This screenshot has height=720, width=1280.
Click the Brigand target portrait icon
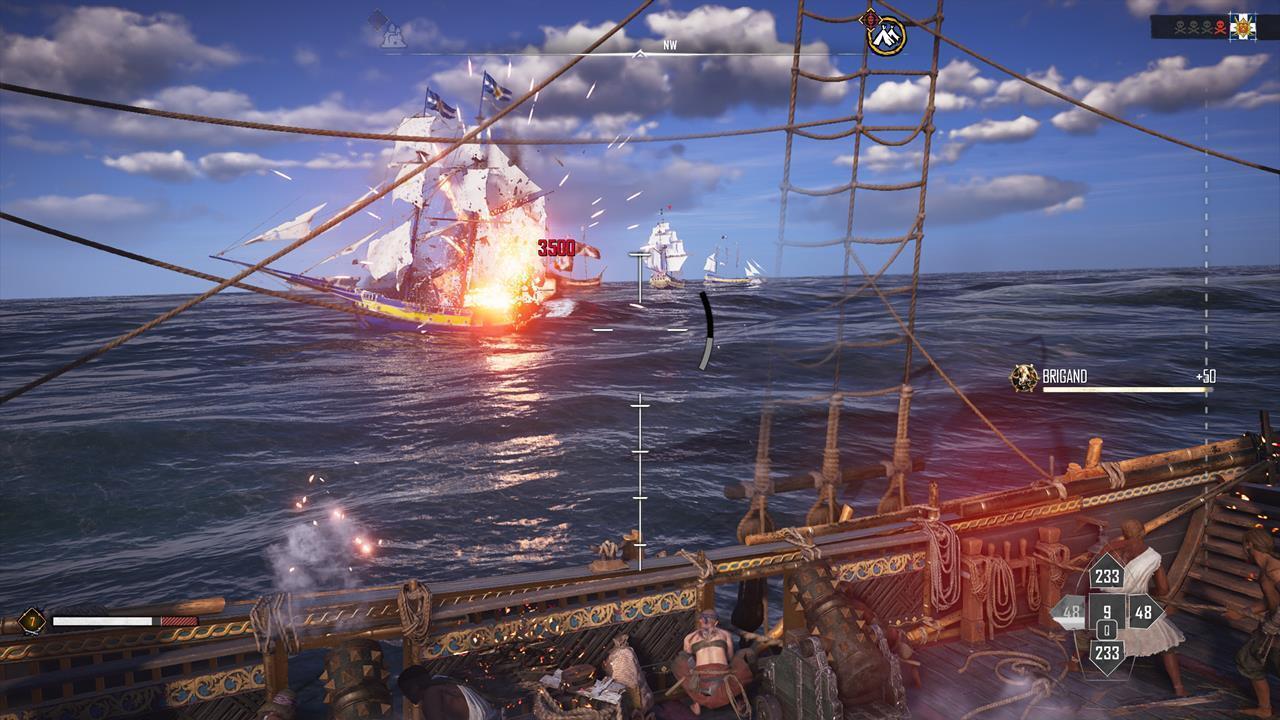(1024, 378)
